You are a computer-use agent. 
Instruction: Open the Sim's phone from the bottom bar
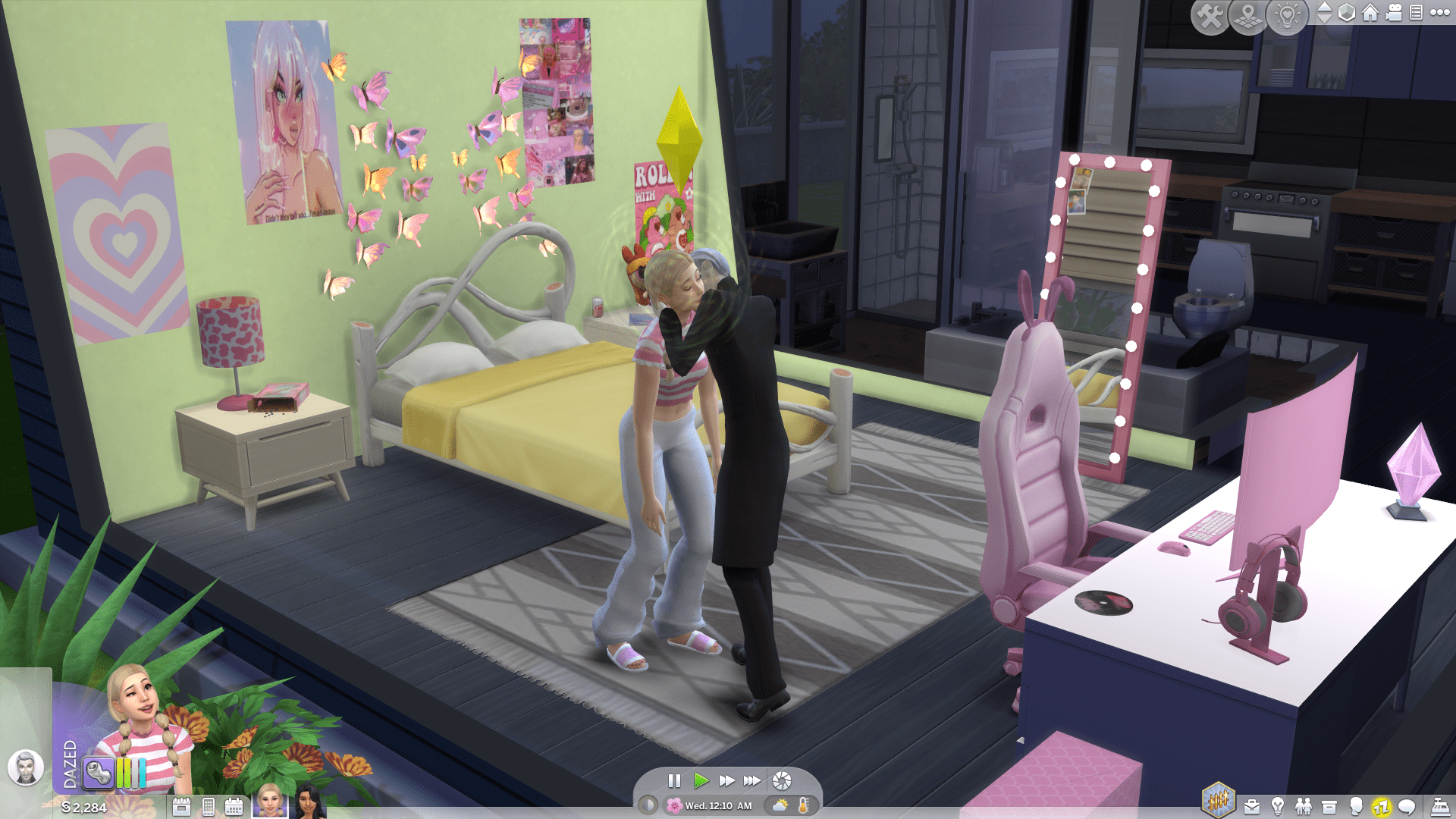pyautogui.click(x=208, y=806)
